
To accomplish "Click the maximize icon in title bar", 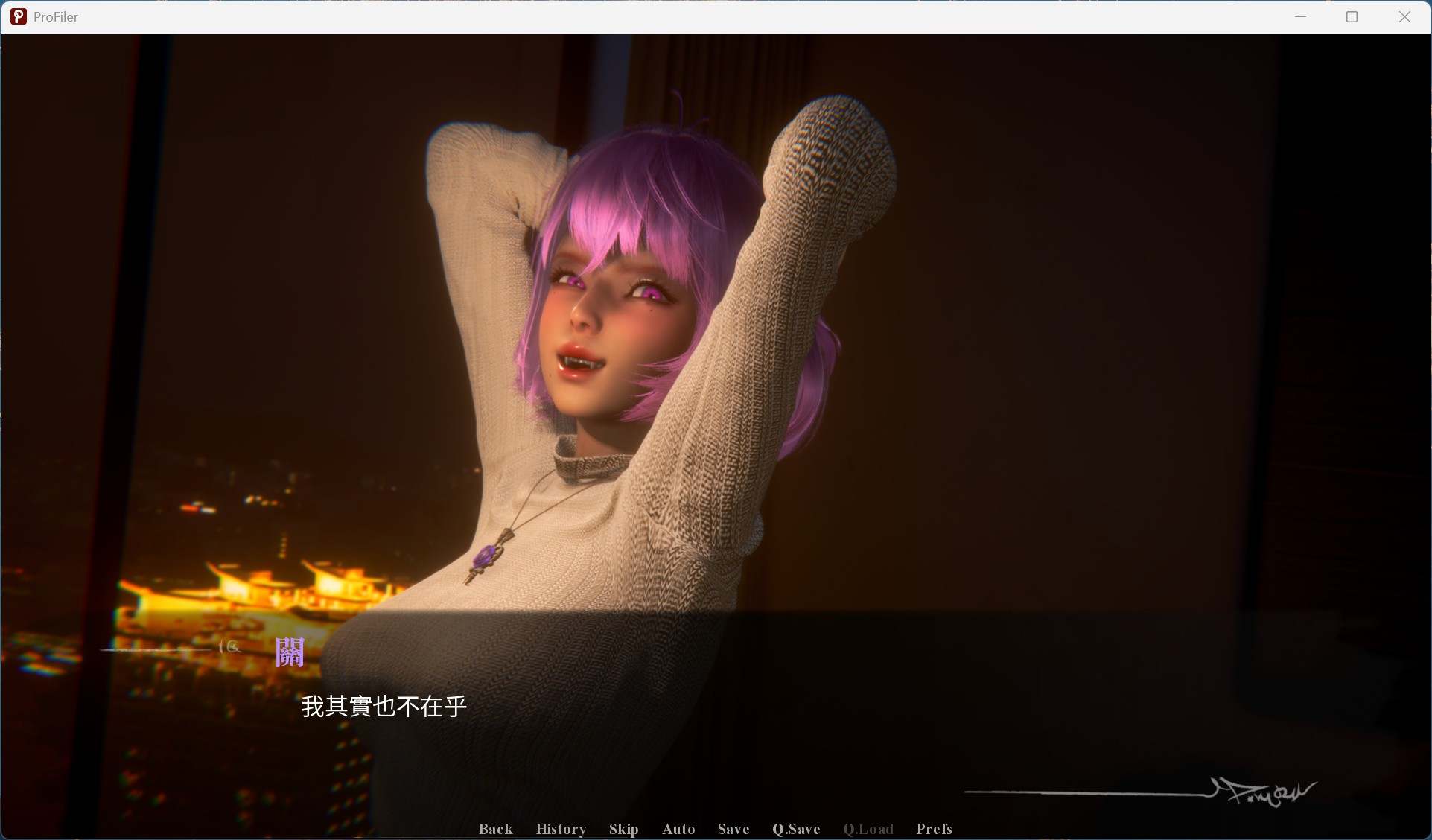I will pos(1353,16).
